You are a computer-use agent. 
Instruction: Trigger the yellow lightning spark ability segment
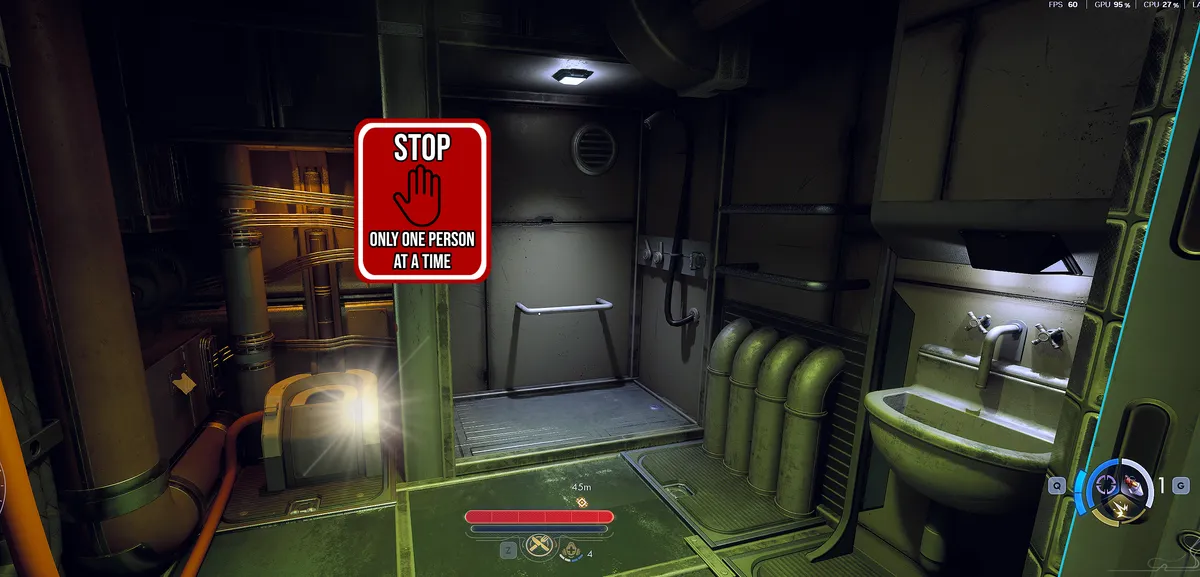[1120, 511]
